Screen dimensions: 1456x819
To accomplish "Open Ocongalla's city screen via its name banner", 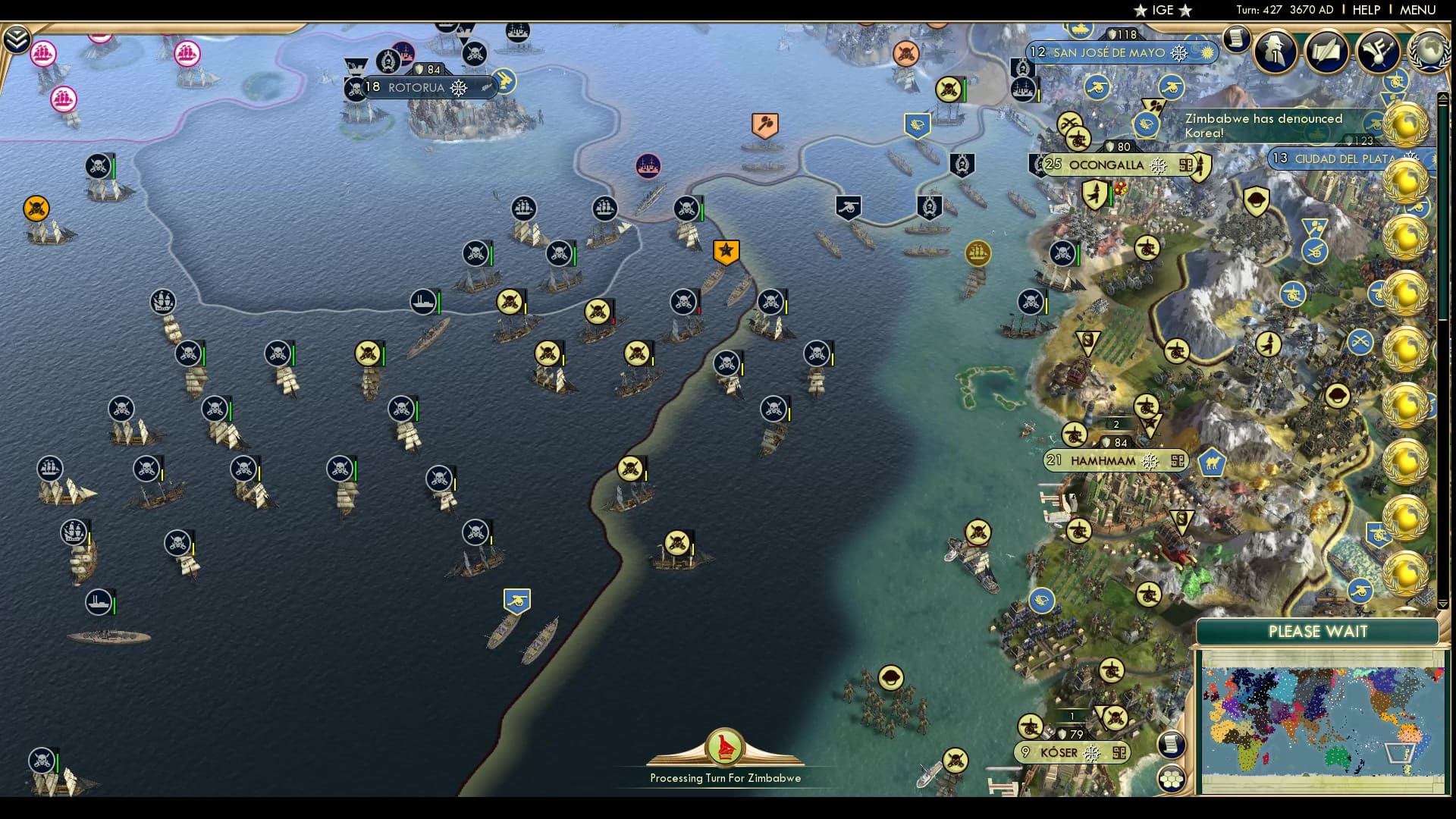I will [x=1107, y=165].
